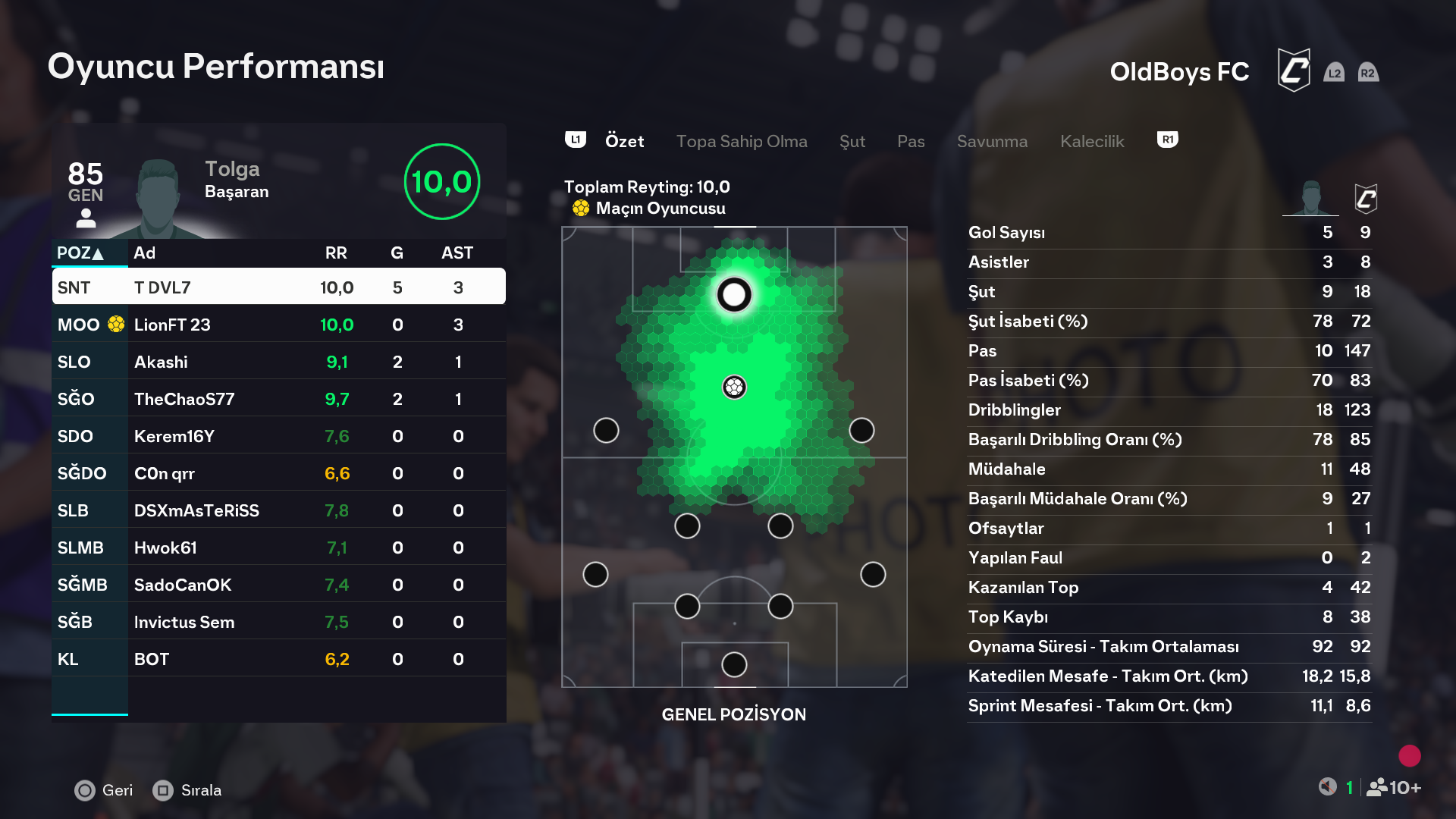The height and width of the screenshot is (819, 1456).
Task: Select the Özet tab
Action: (624, 141)
